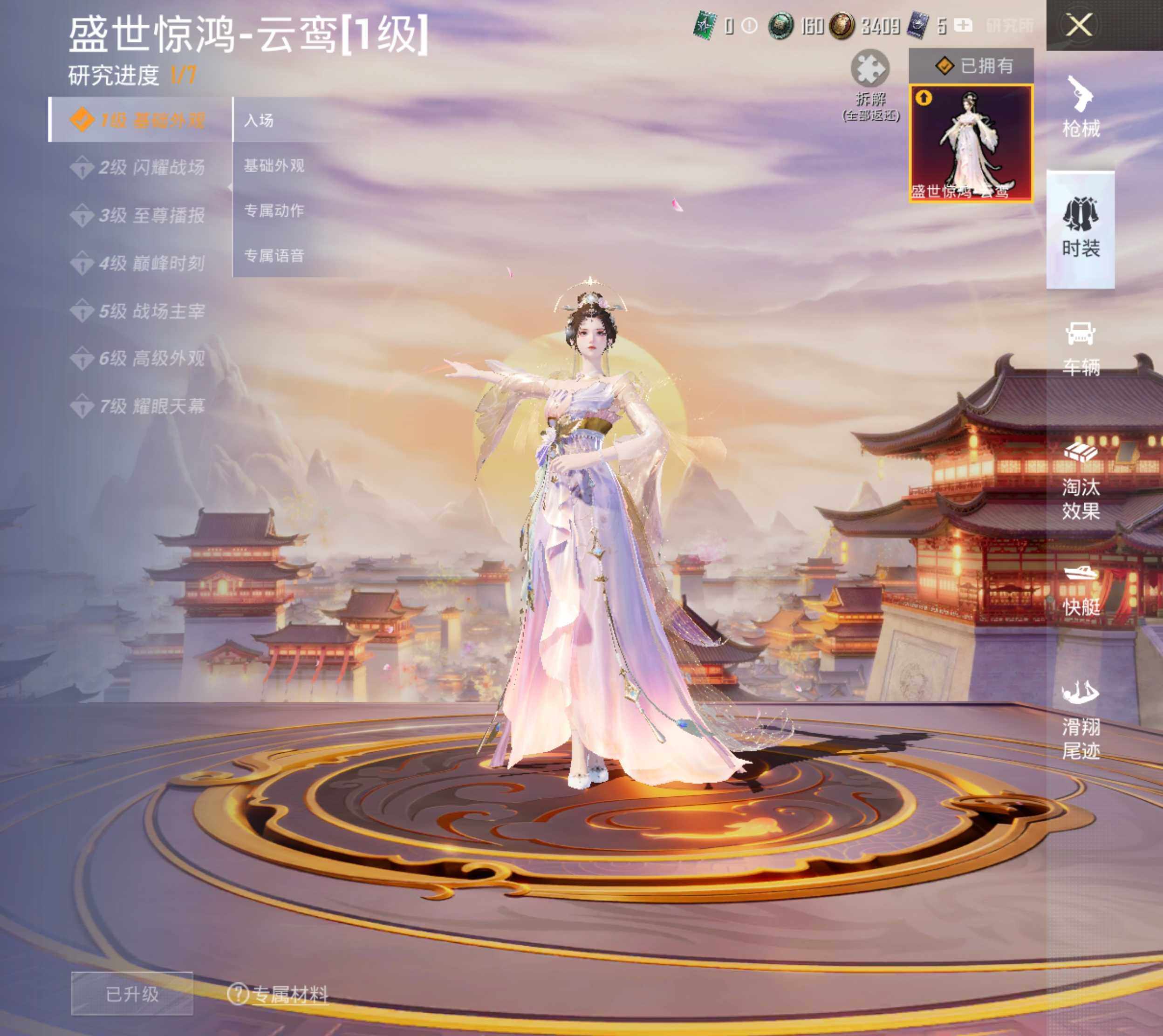This screenshot has width=1163, height=1036.
Task: View the 3级 至尊播报 level
Action: click(x=139, y=215)
